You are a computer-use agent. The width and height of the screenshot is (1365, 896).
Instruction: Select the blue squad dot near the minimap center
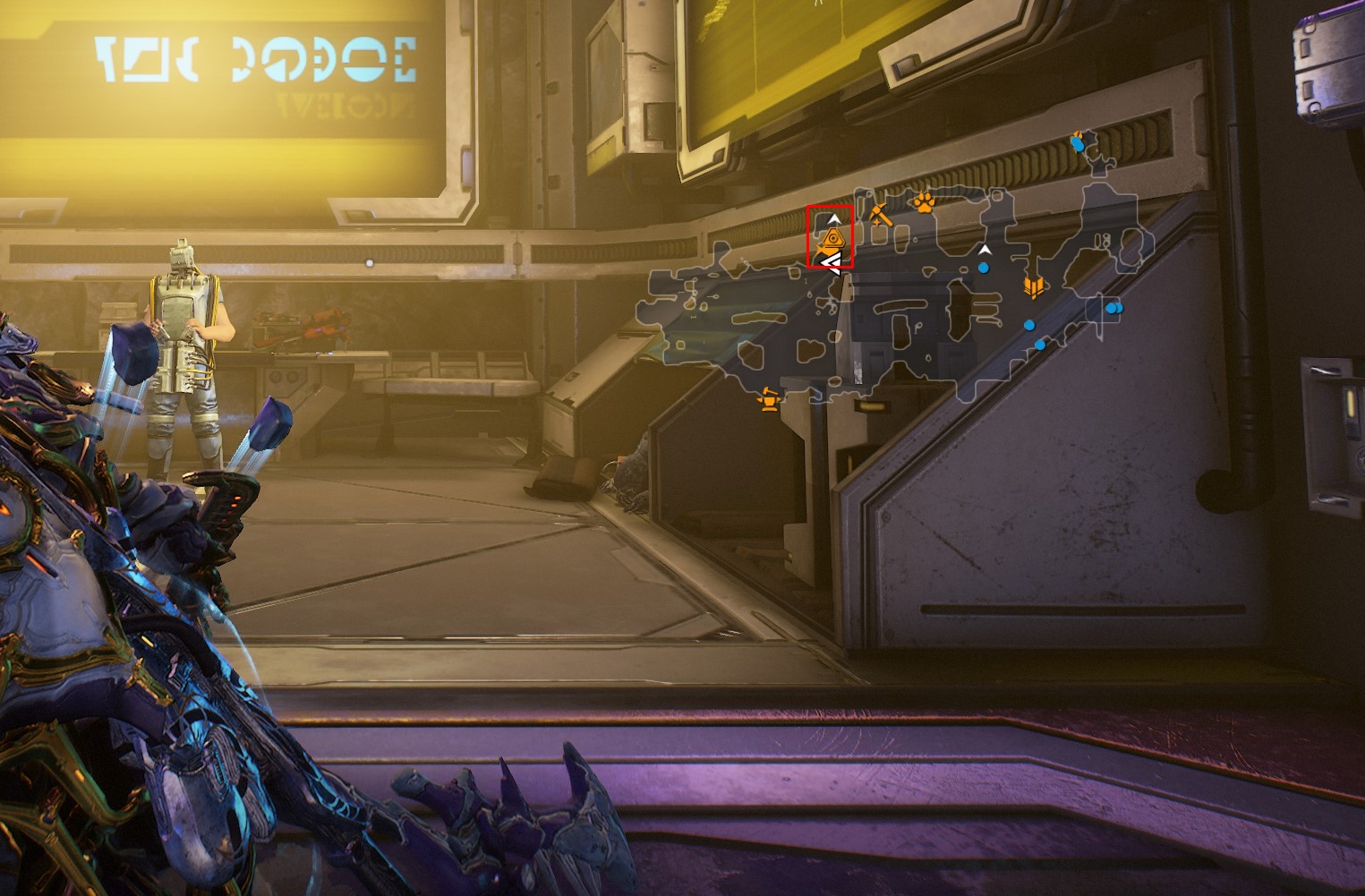(984, 267)
